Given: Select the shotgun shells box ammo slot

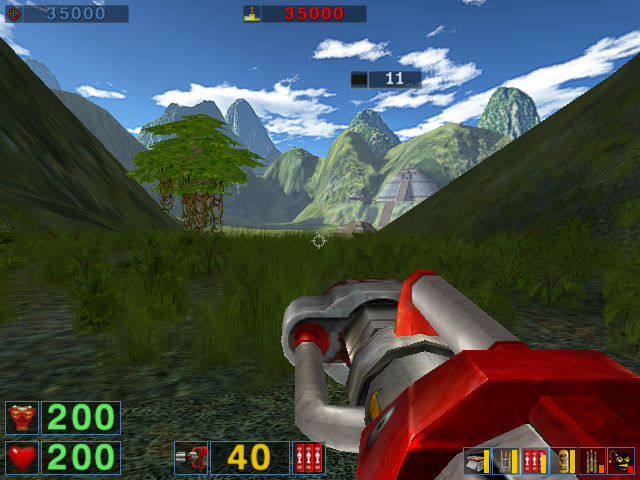Looking at the screenshot, I should [x=477, y=461].
